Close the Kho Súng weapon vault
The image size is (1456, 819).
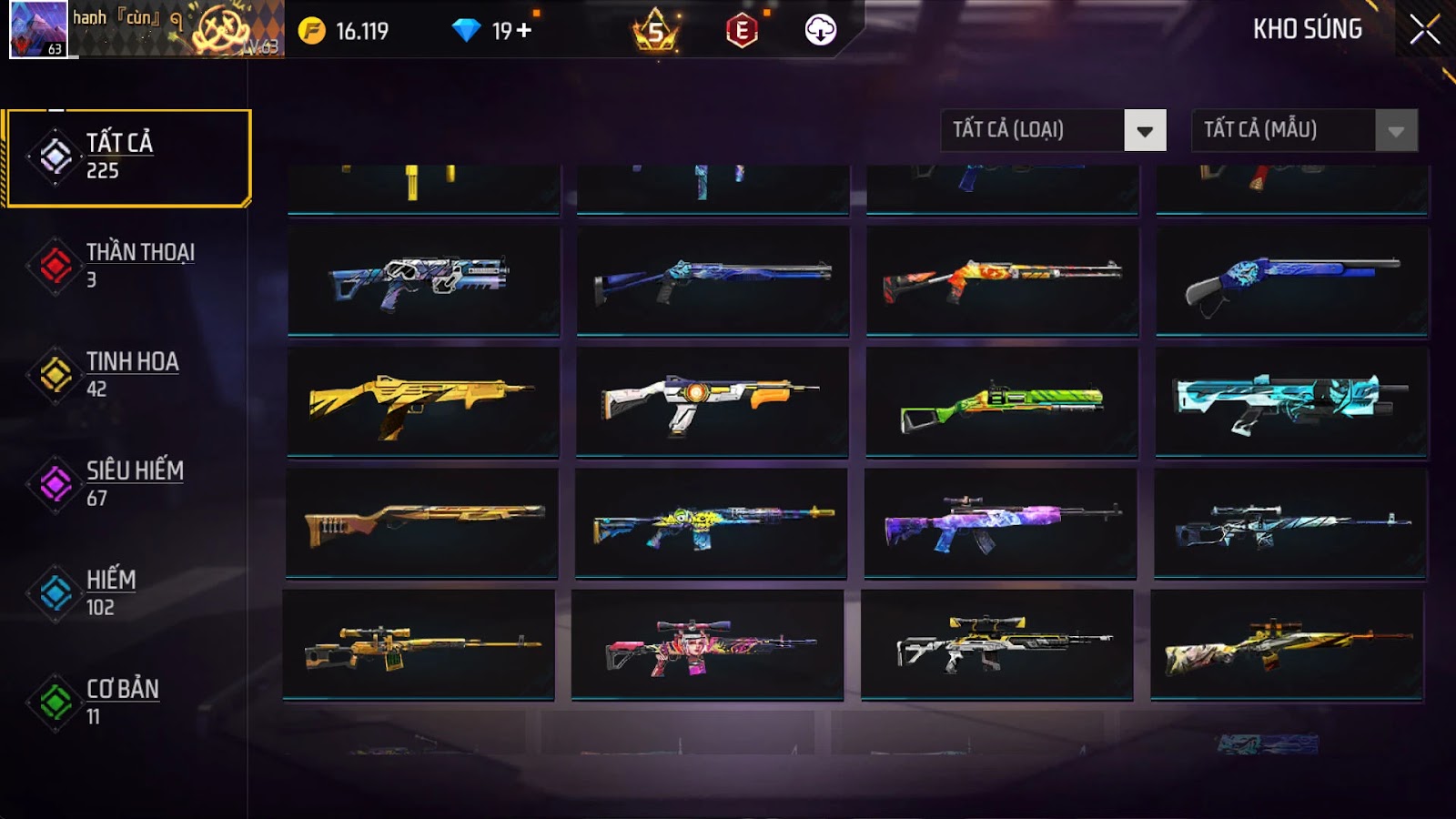pyautogui.click(x=1424, y=30)
